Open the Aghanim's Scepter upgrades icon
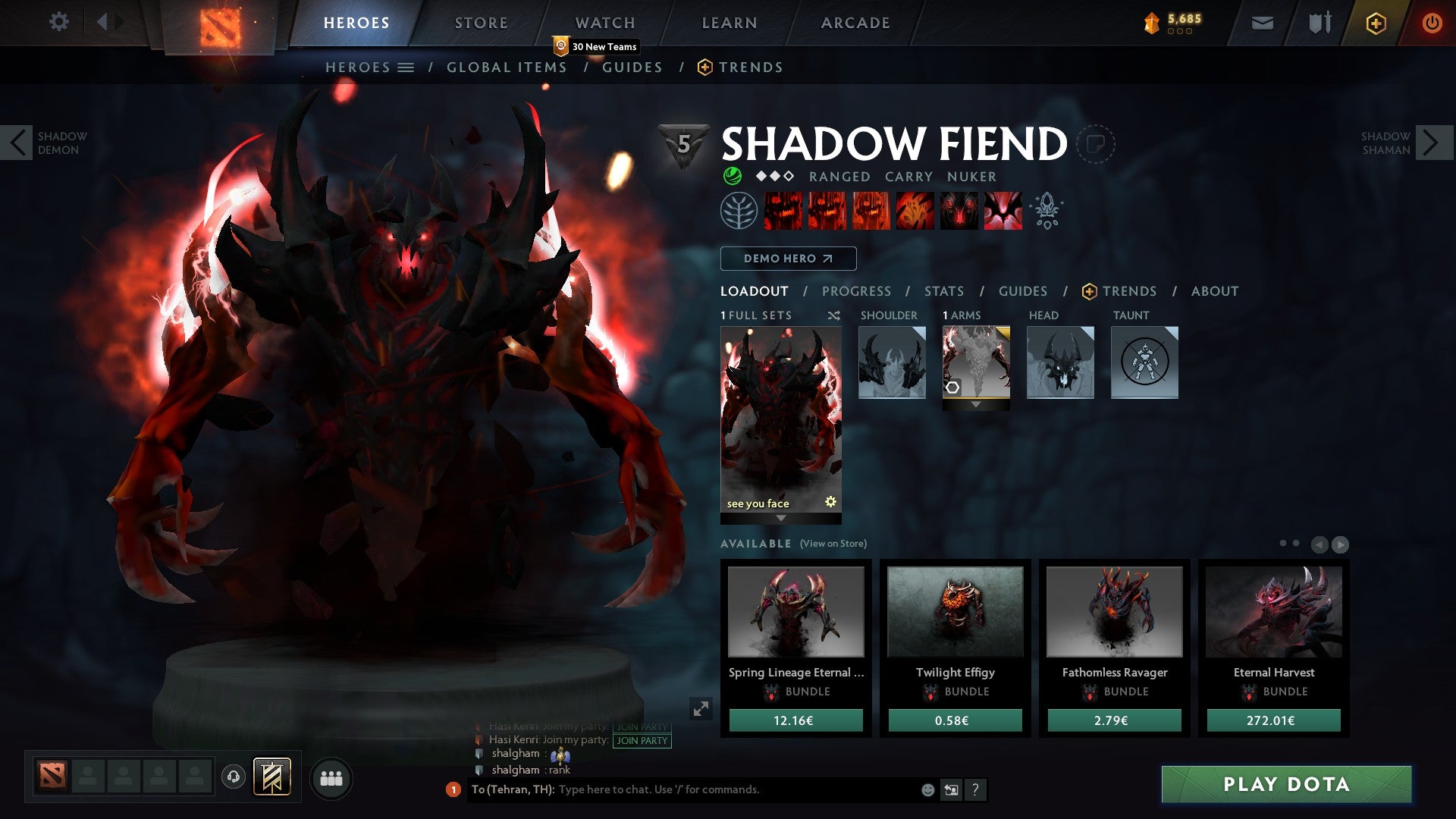 point(1047,212)
